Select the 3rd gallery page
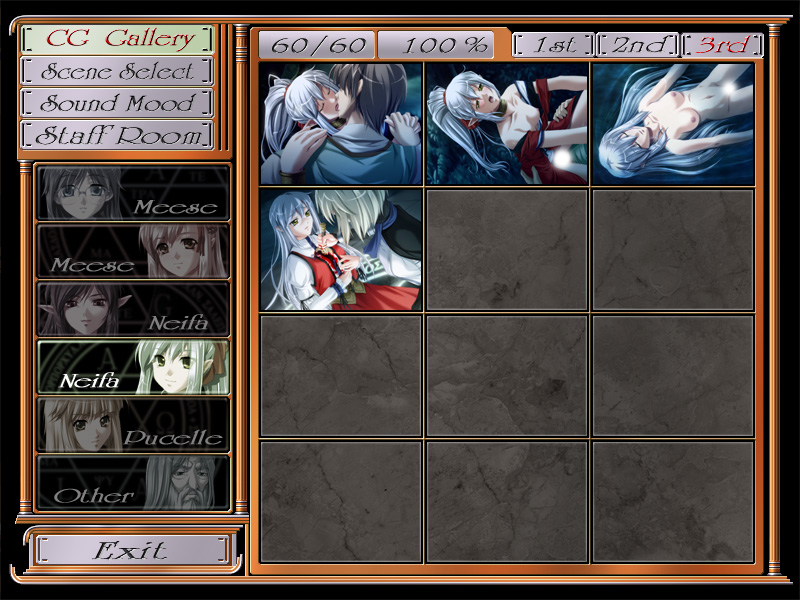The image size is (800, 600). click(721, 45)
